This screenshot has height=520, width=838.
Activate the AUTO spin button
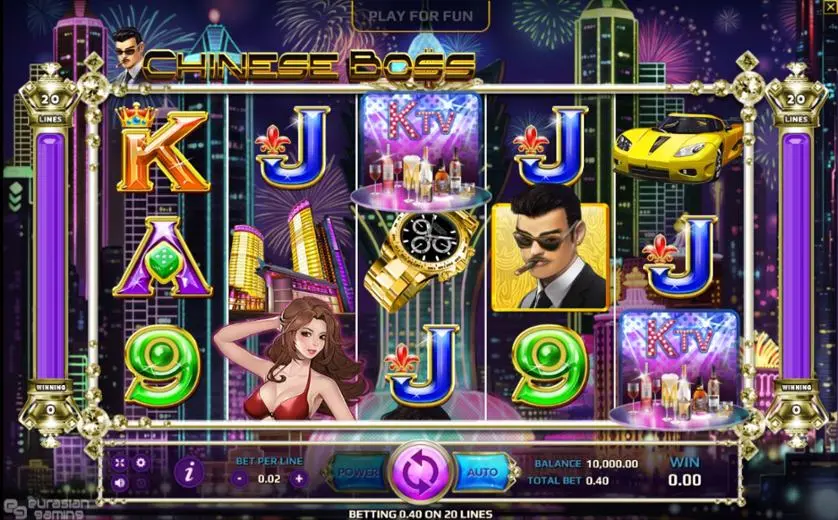[481, 471]
